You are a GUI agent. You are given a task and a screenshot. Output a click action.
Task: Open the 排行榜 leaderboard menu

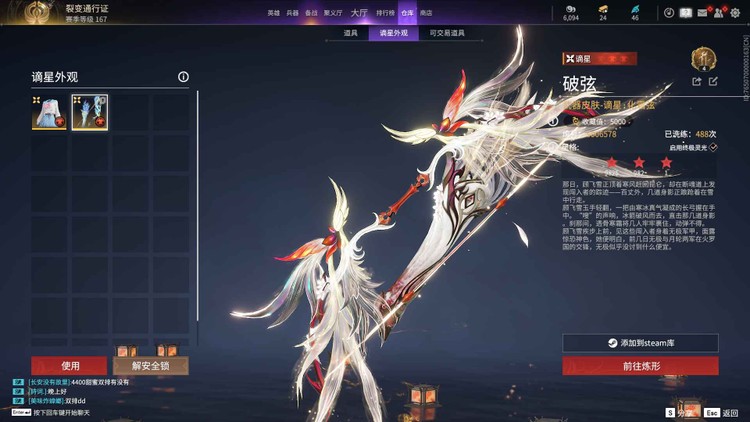click(x=385, y=13)
